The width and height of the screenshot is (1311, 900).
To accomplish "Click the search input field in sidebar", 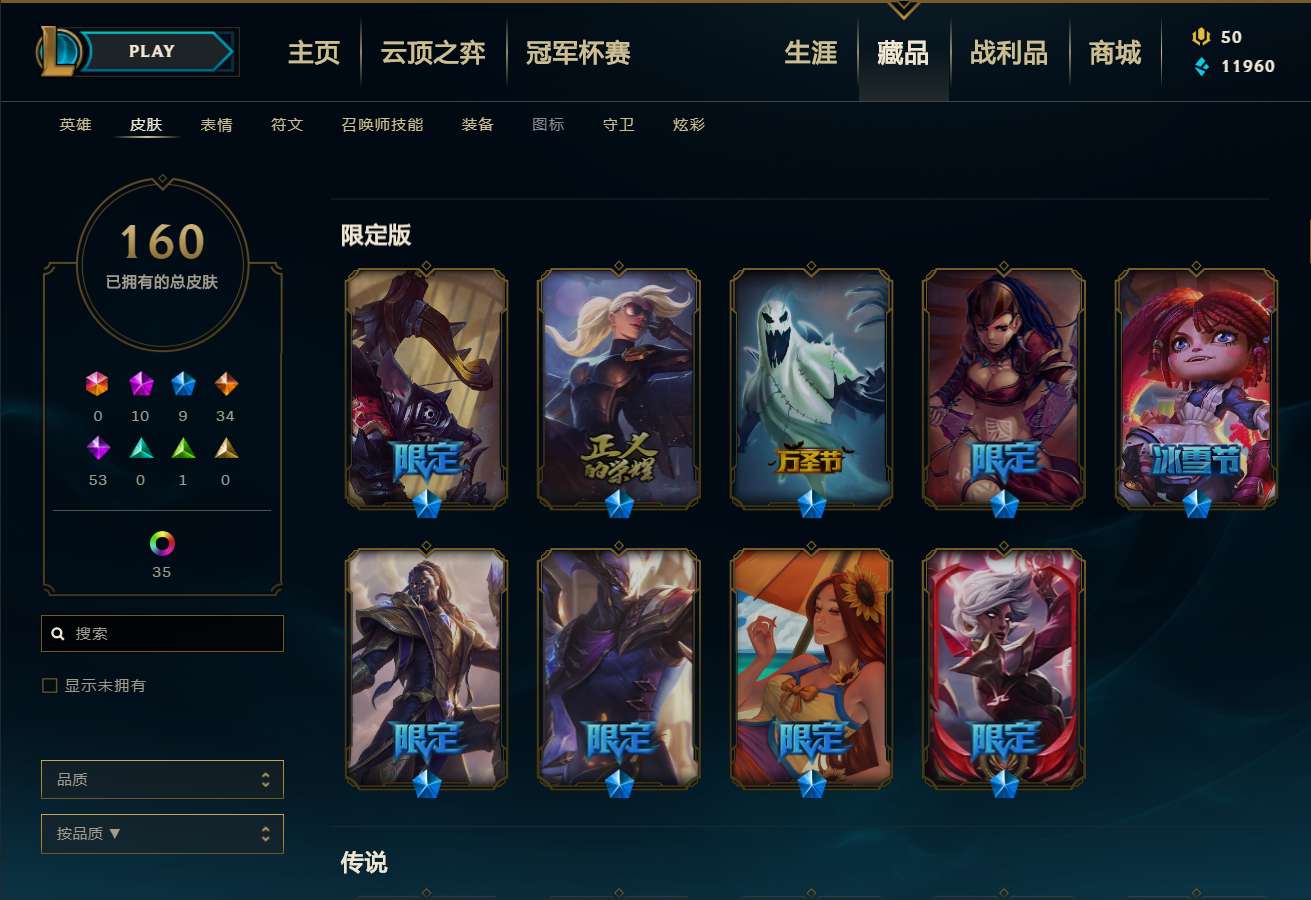I will [x=162, y=633].
